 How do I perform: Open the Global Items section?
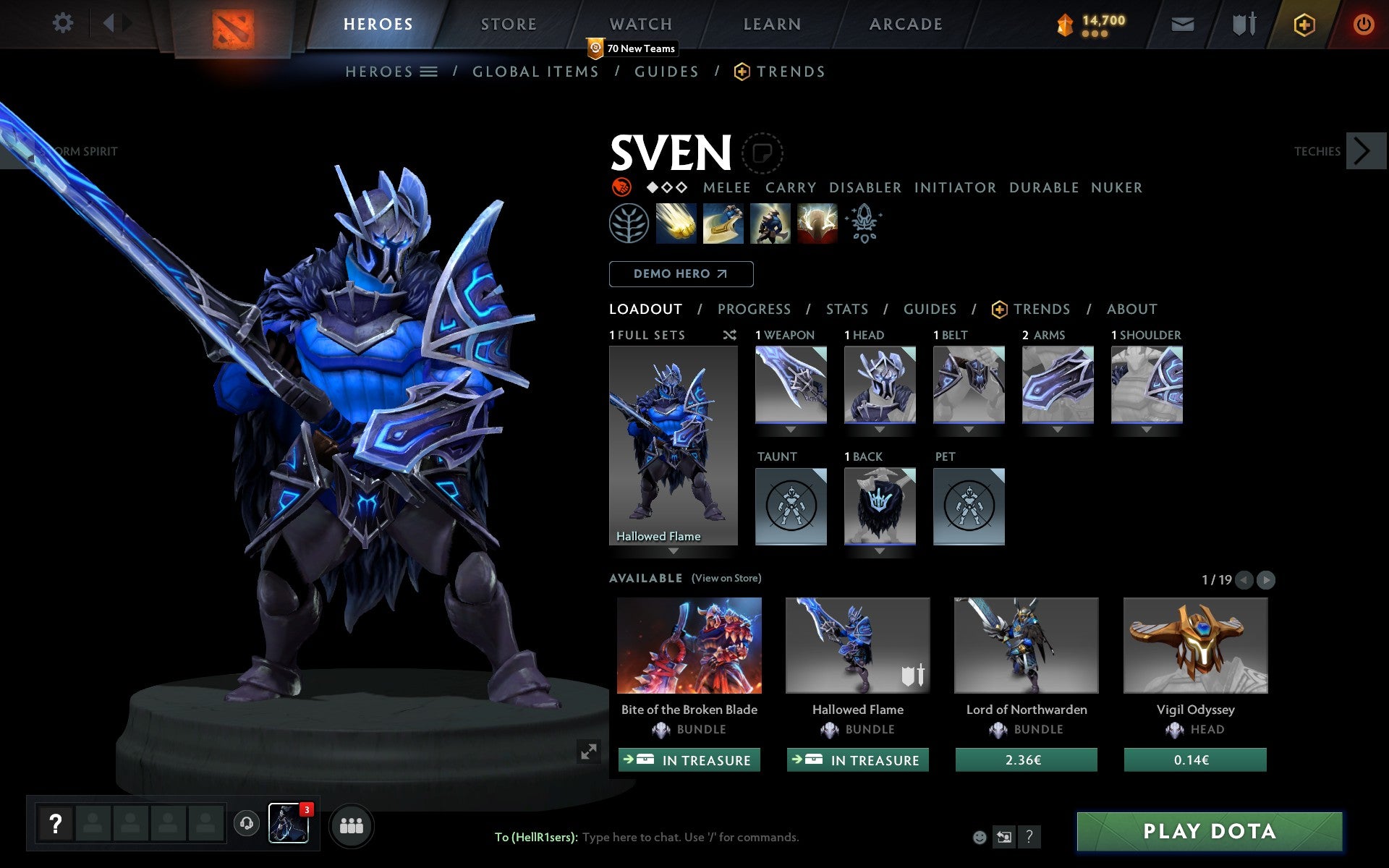click(535, 71)
